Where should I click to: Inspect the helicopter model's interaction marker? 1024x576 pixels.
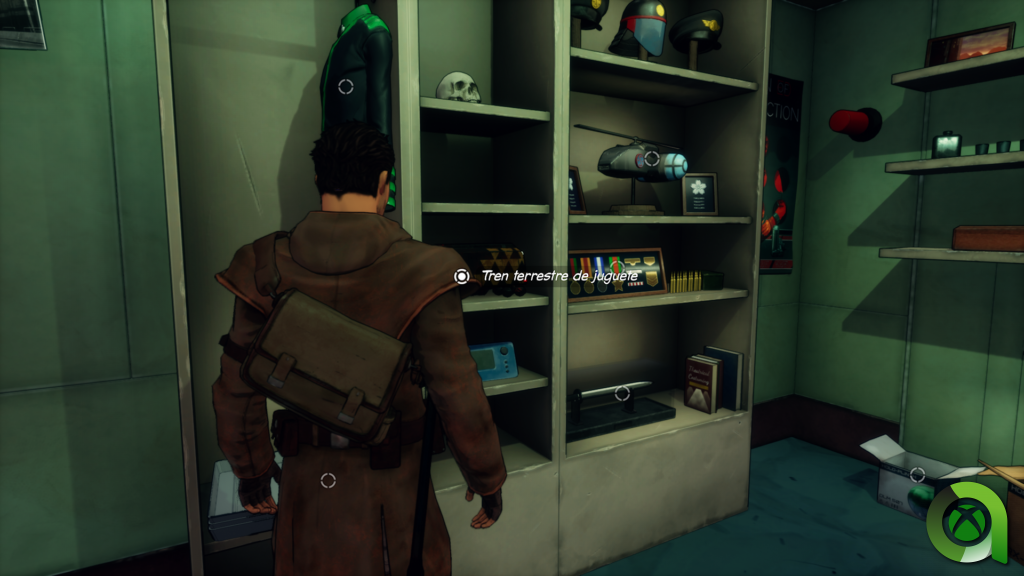652,158
